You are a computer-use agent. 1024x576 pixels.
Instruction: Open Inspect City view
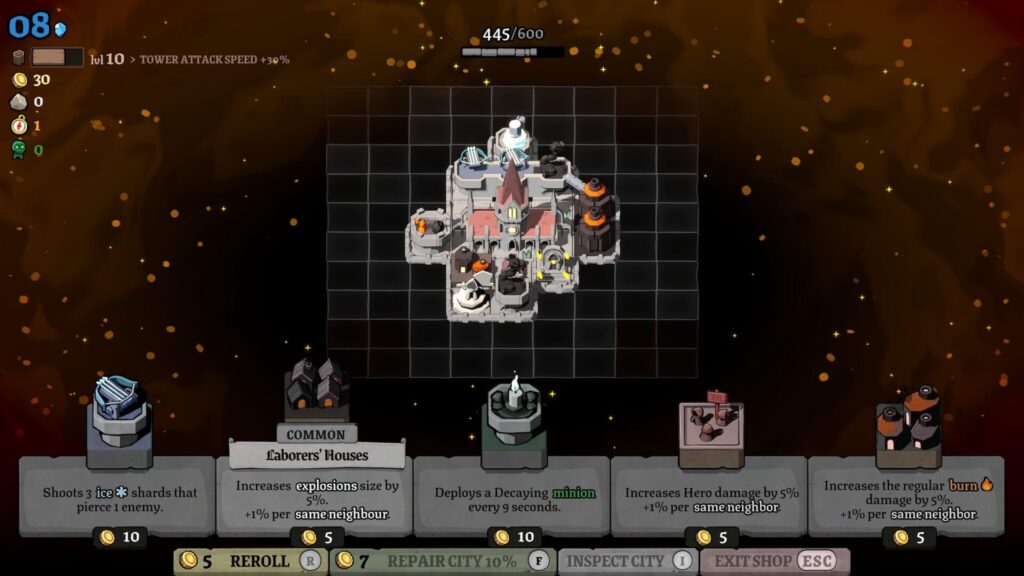coord(627,561)
